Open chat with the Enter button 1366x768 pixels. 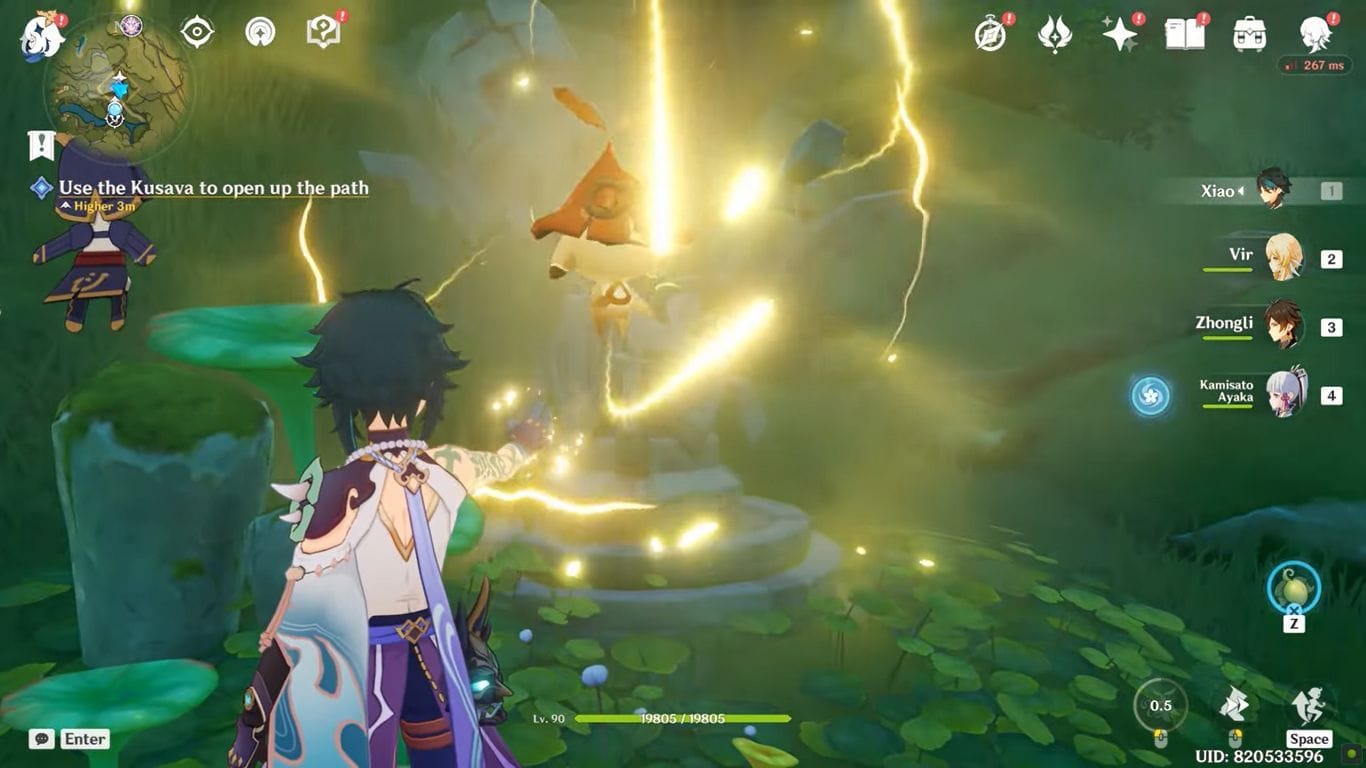point(84,739)
